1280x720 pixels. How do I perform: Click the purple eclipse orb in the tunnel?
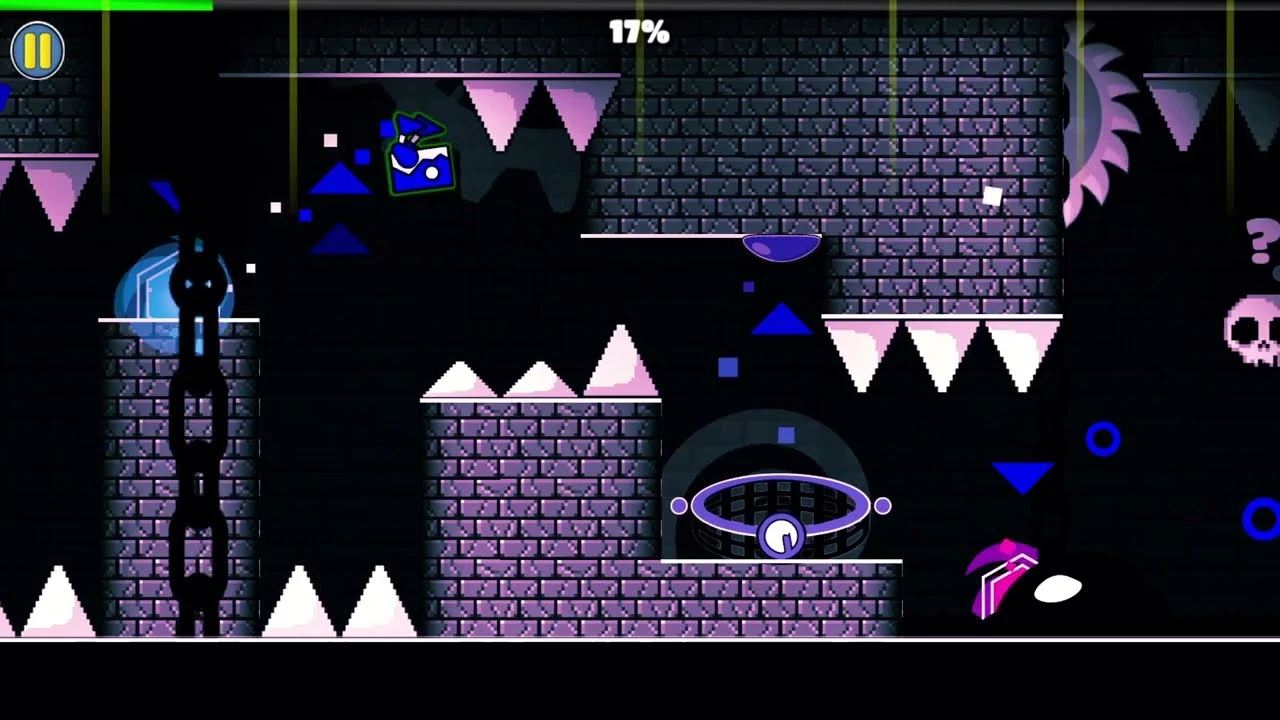tap(781, 506)
